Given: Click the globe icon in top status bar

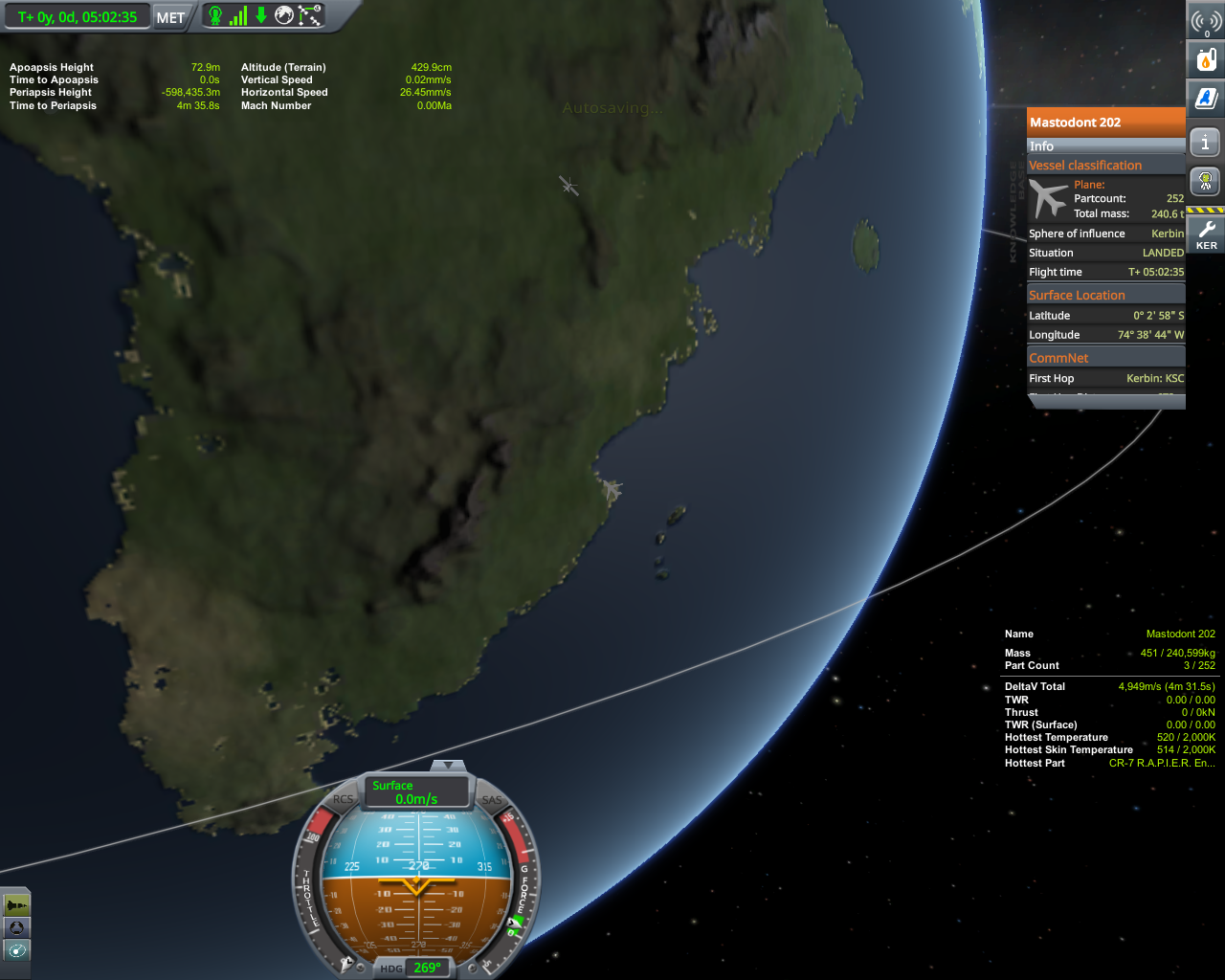Looking at the screenshot, I should 284,15.
